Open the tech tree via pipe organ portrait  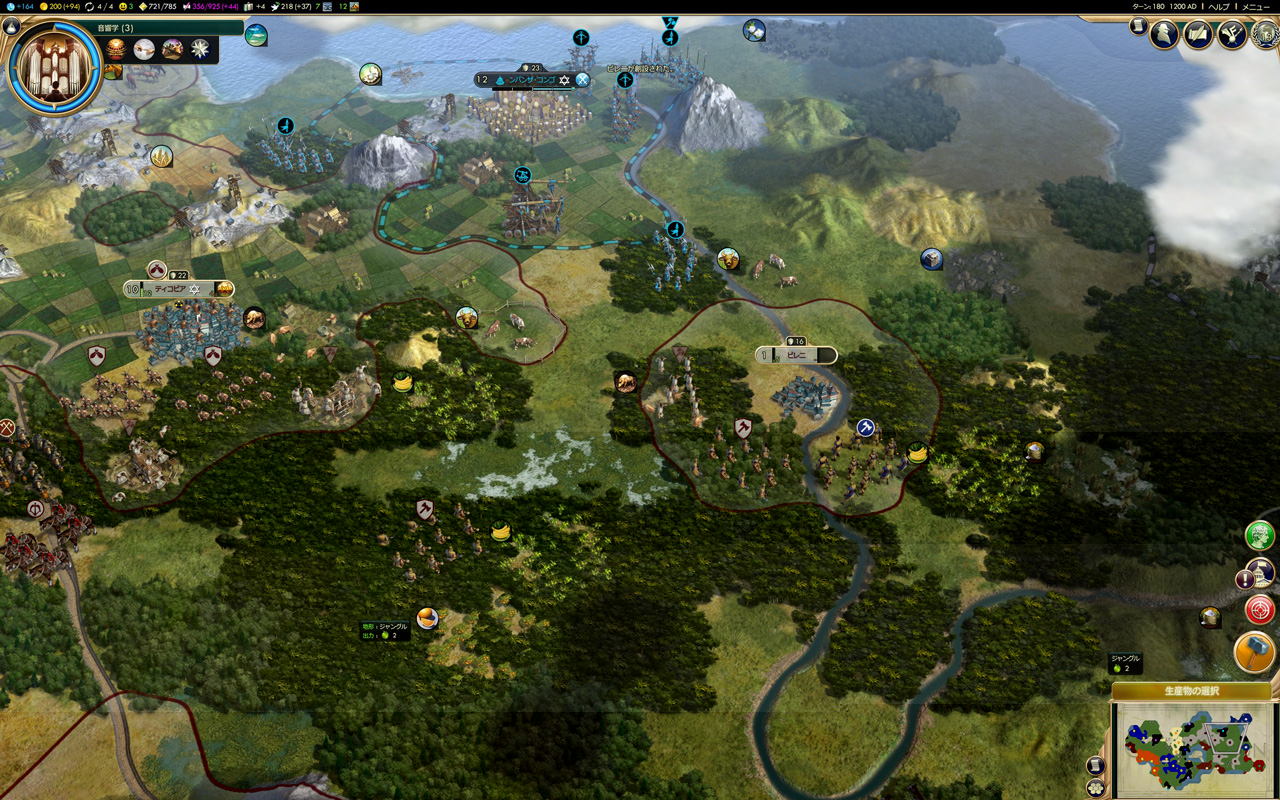54,68
